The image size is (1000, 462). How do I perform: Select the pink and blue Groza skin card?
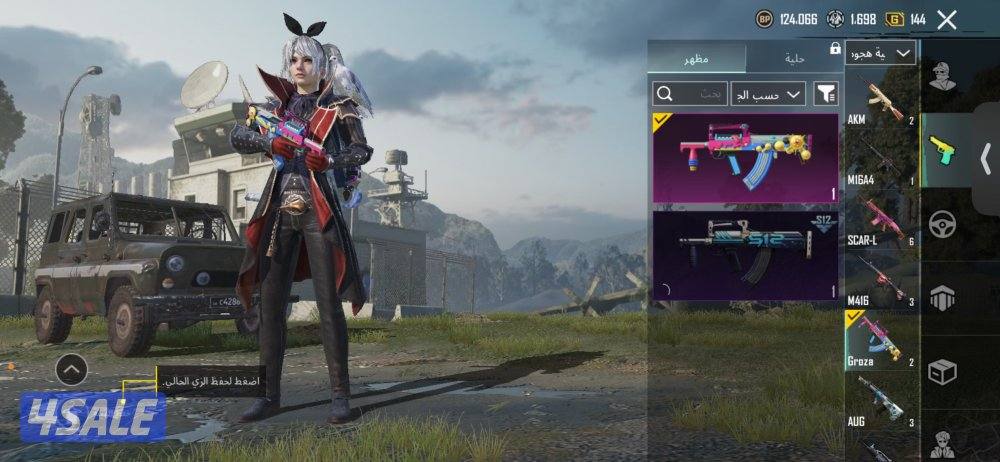(745, 157)
